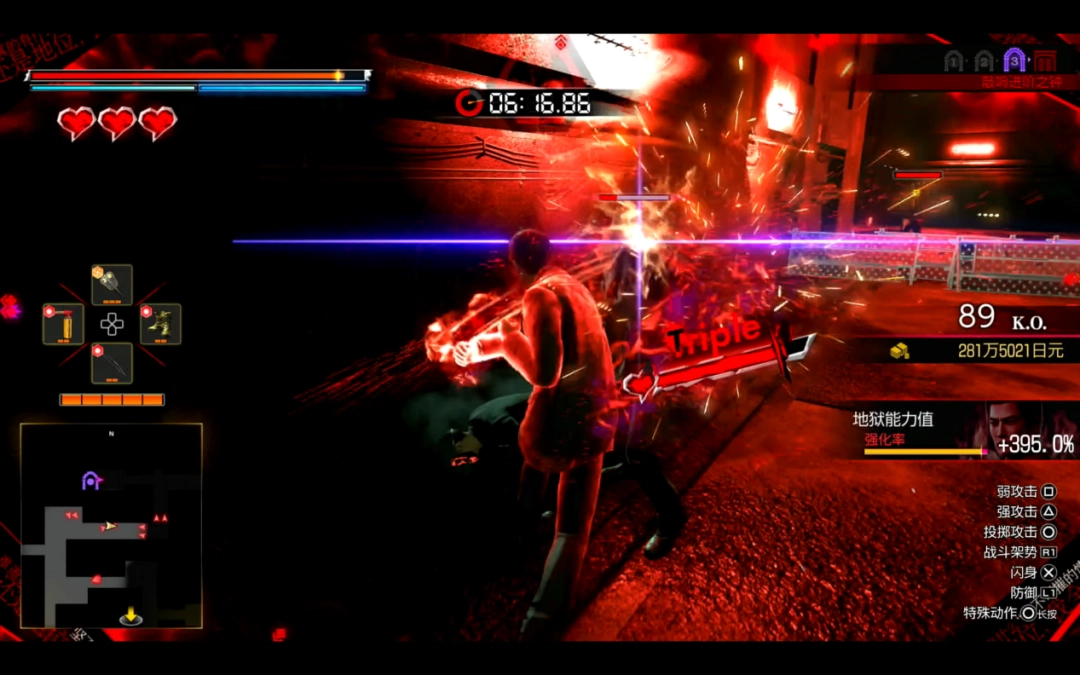Click the yellow arrow marker on the minimap
Viewport: 1080px width, 675px height.
click(x=131, y=614)
